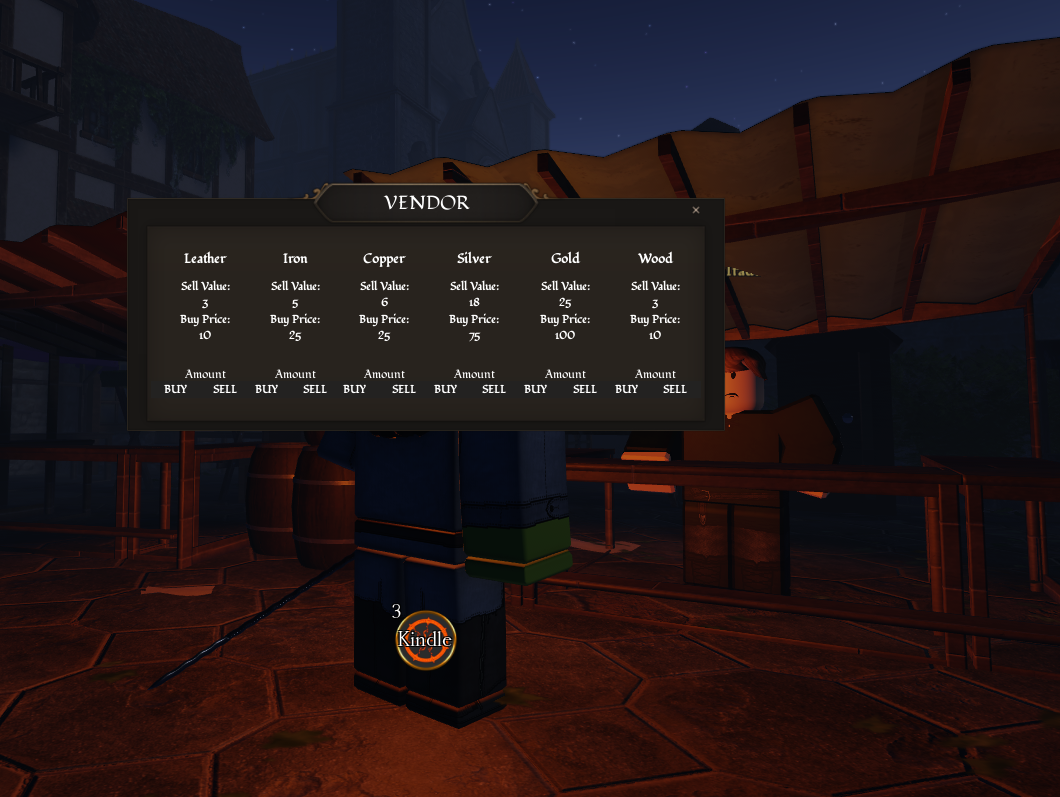
Task: Click the Gold Amount field
Action: pyautogui.click(x=565, y=374)
